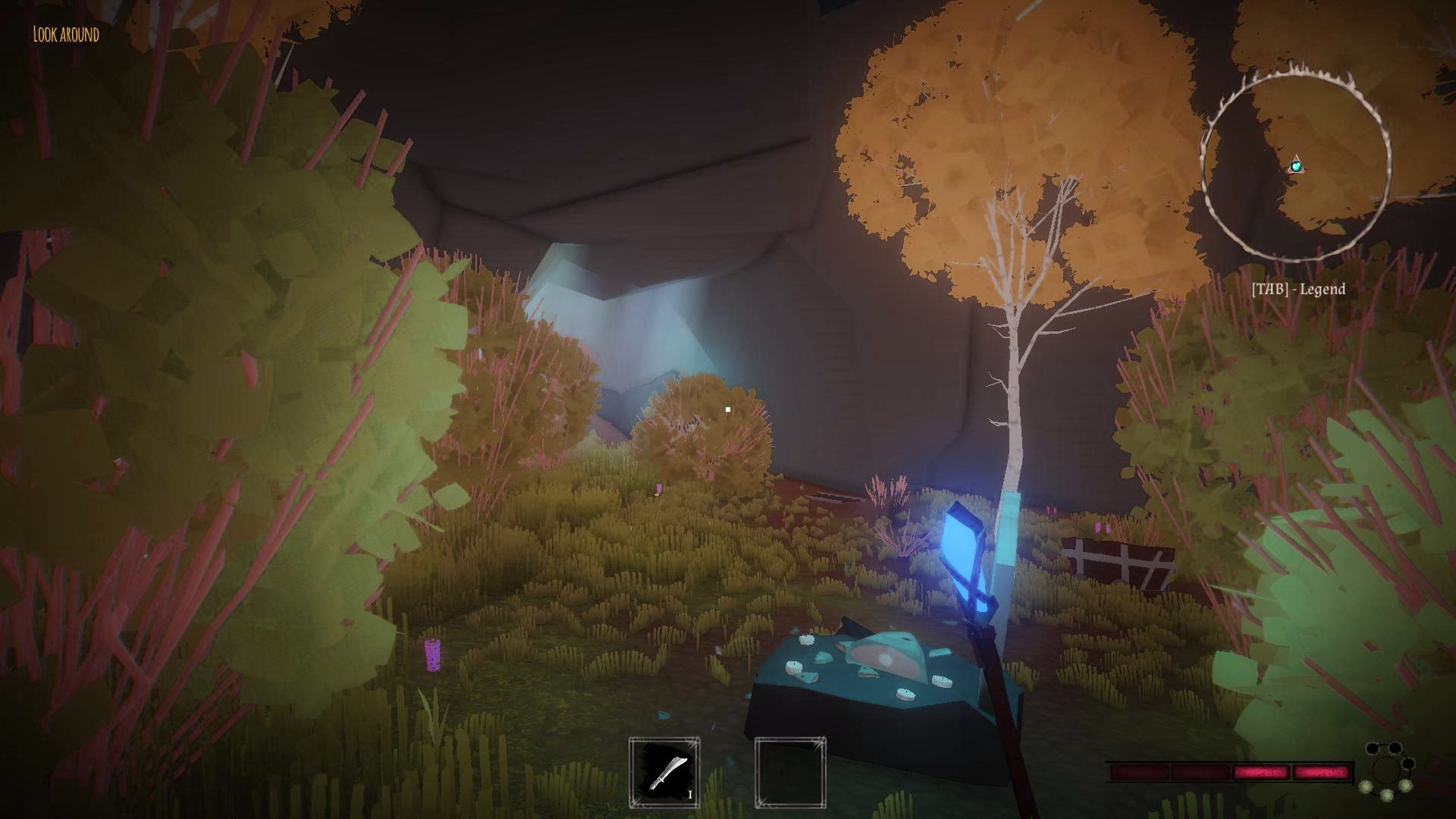Image resolution: width=1456 pixels, height=819 pixels.
Task: Click the circular orb cluster icon
Action: click(x=1388, y=771)
